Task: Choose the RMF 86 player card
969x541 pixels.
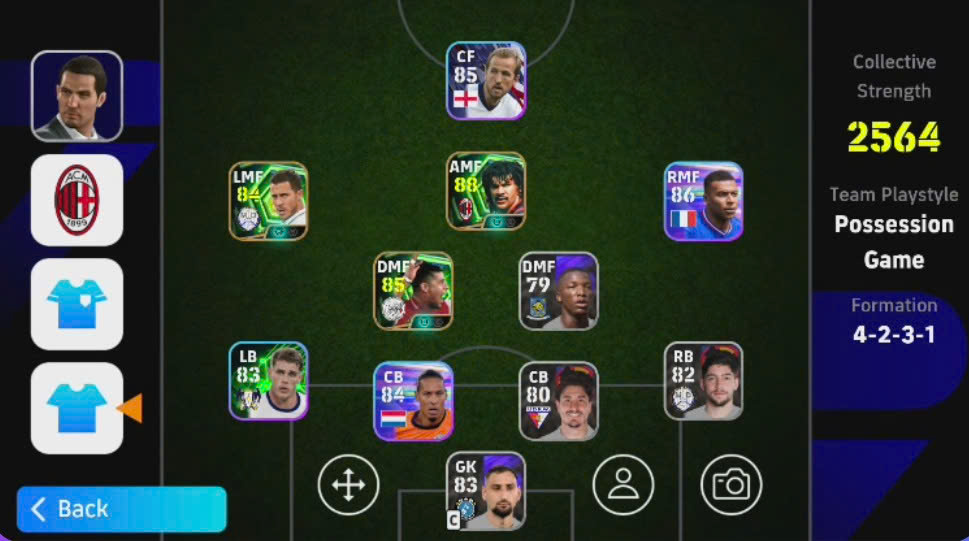Action: pos(704,201)
